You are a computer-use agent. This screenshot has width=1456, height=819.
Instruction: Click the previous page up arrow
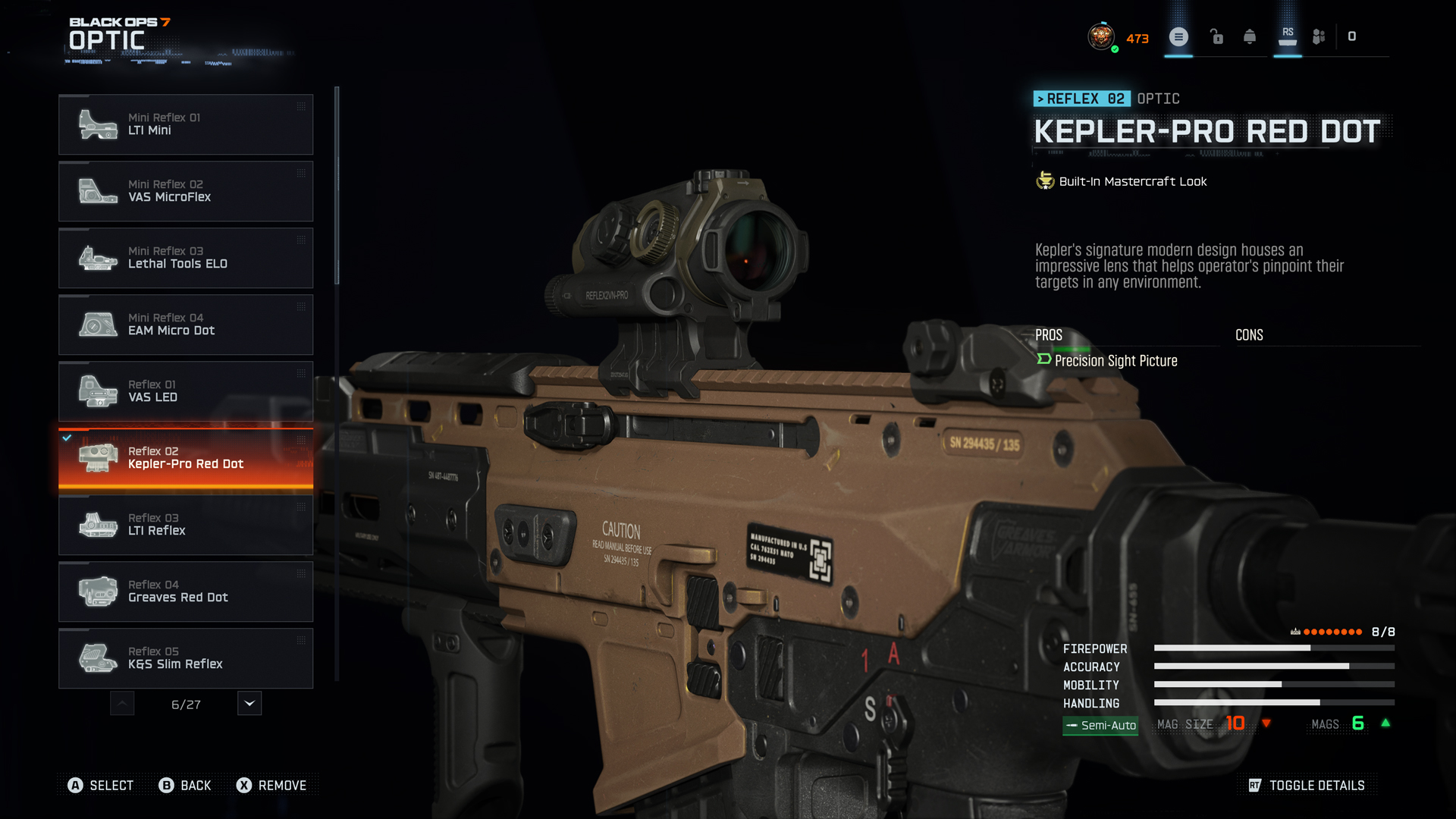[x=122, y=704]
